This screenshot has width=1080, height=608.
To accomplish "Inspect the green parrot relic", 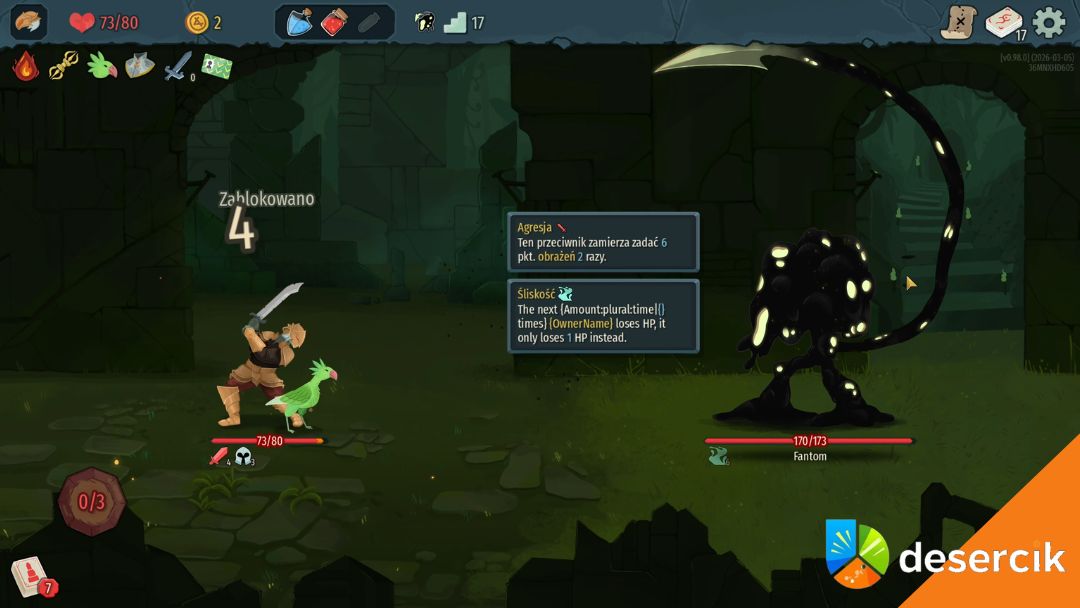I will (x=101, y=67).
